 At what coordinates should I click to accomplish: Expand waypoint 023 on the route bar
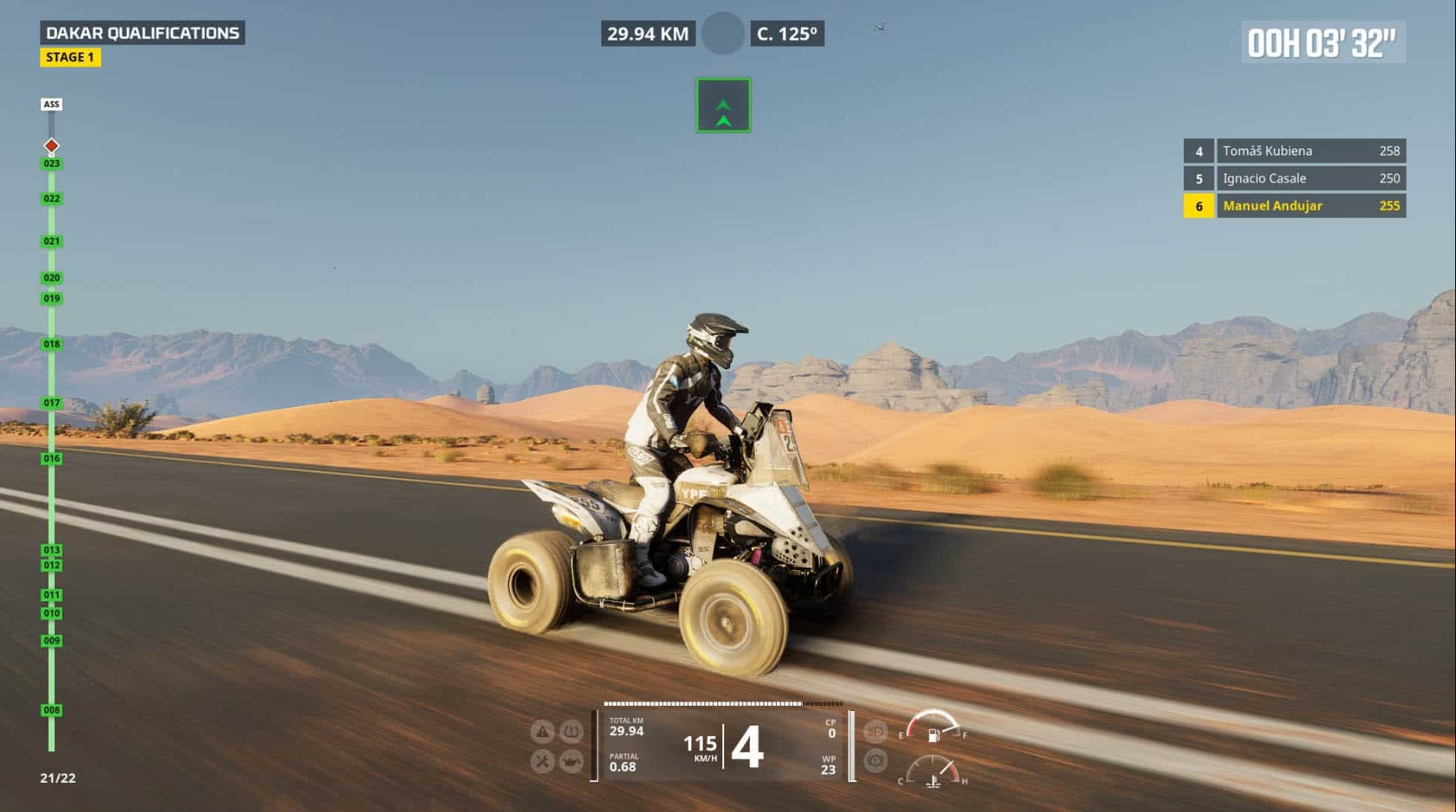coord(50,161)
